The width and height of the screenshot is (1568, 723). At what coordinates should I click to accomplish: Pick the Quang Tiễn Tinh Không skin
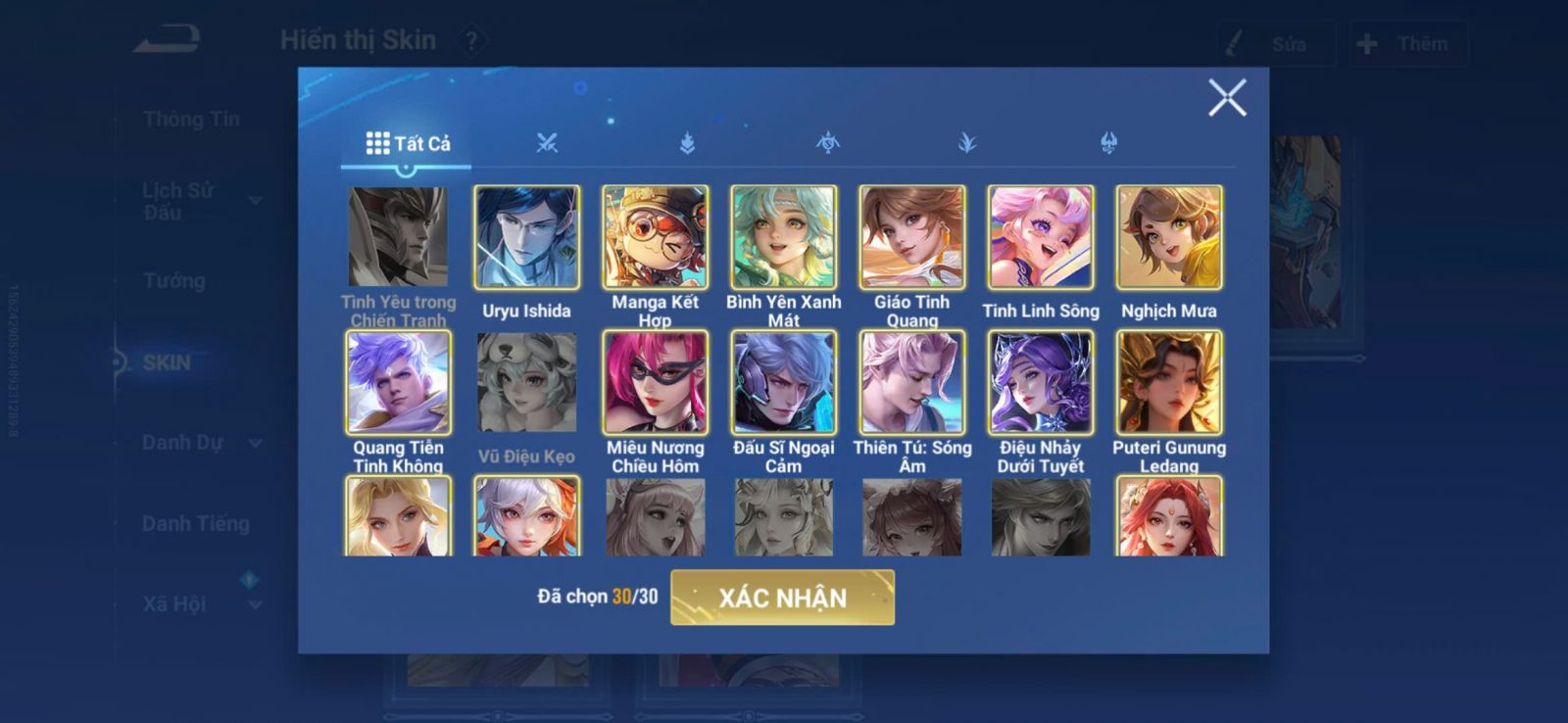(x=398, y=383)
